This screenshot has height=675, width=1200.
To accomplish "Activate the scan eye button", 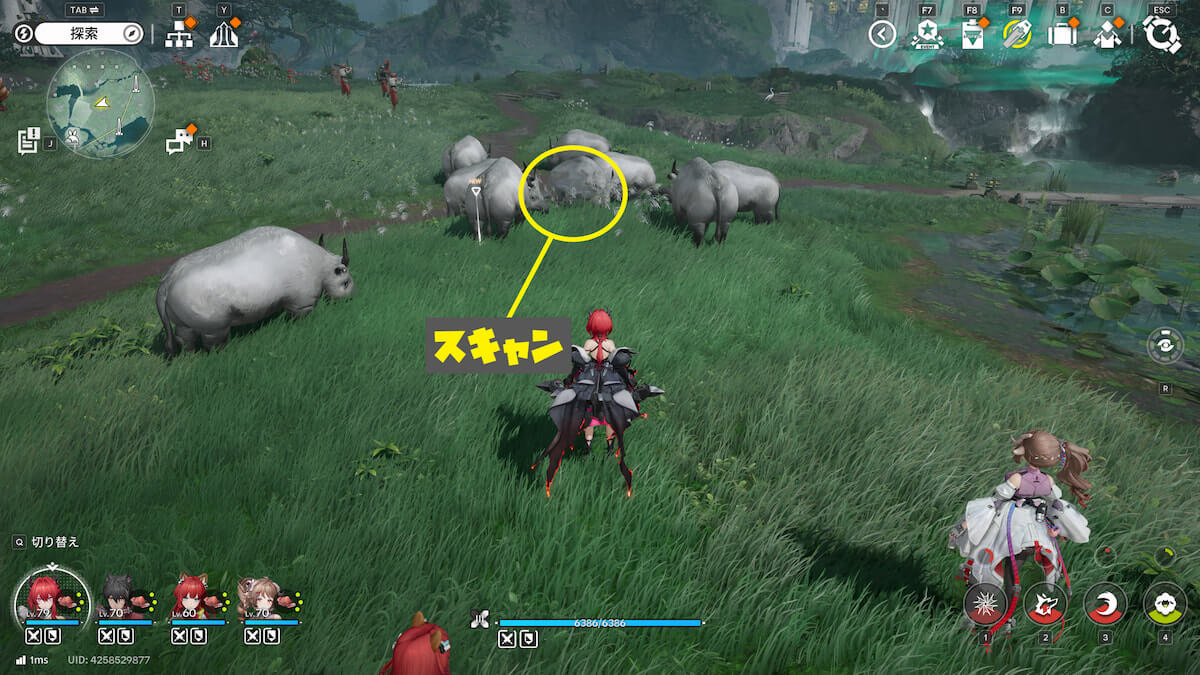I will click(1165, 345).
